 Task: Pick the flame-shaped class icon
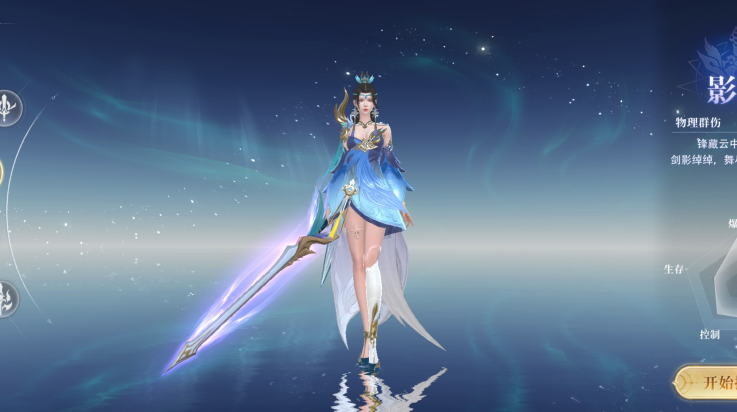(8, 298)
